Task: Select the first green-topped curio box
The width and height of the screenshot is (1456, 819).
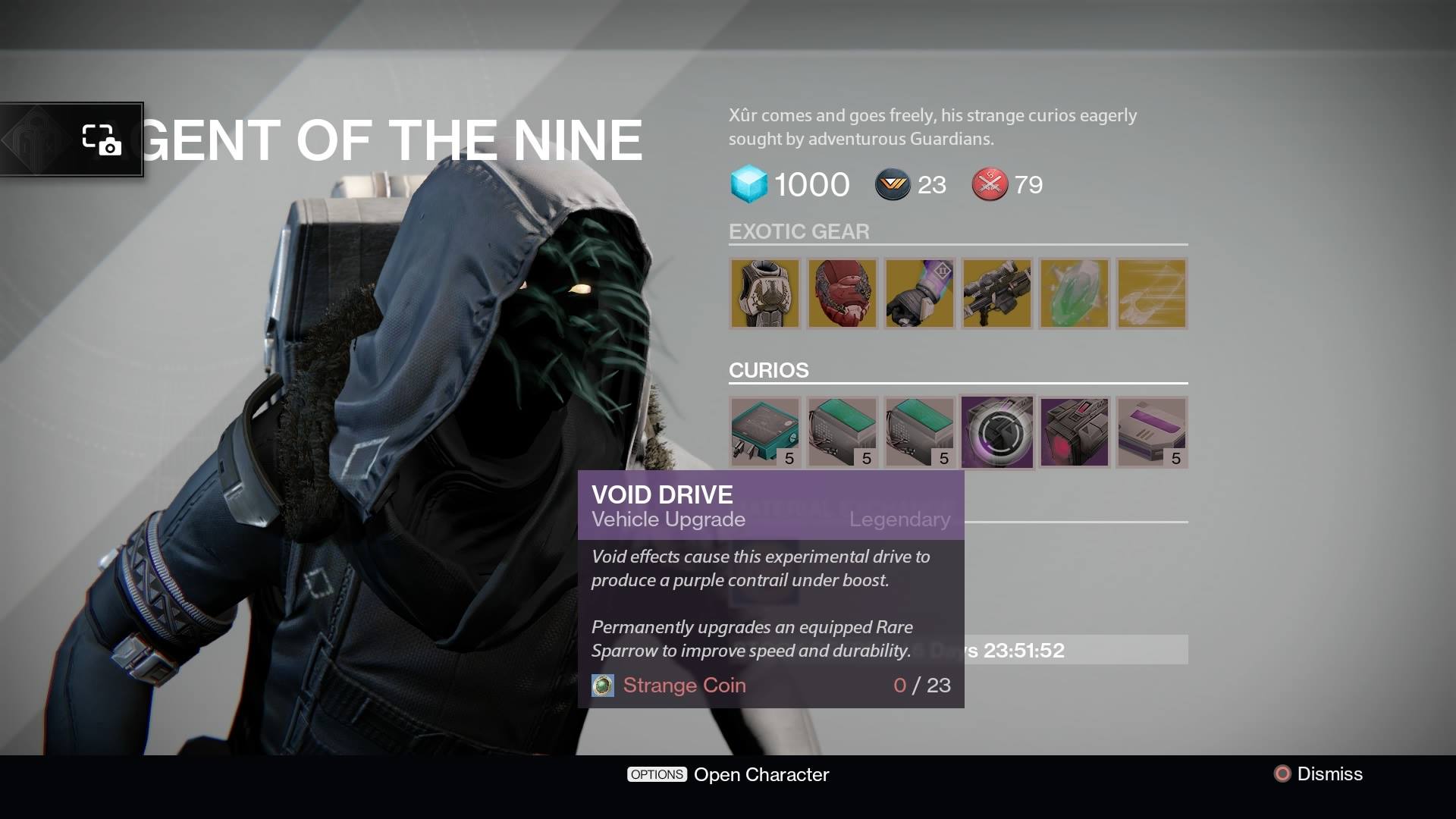Action: (843, 431)
